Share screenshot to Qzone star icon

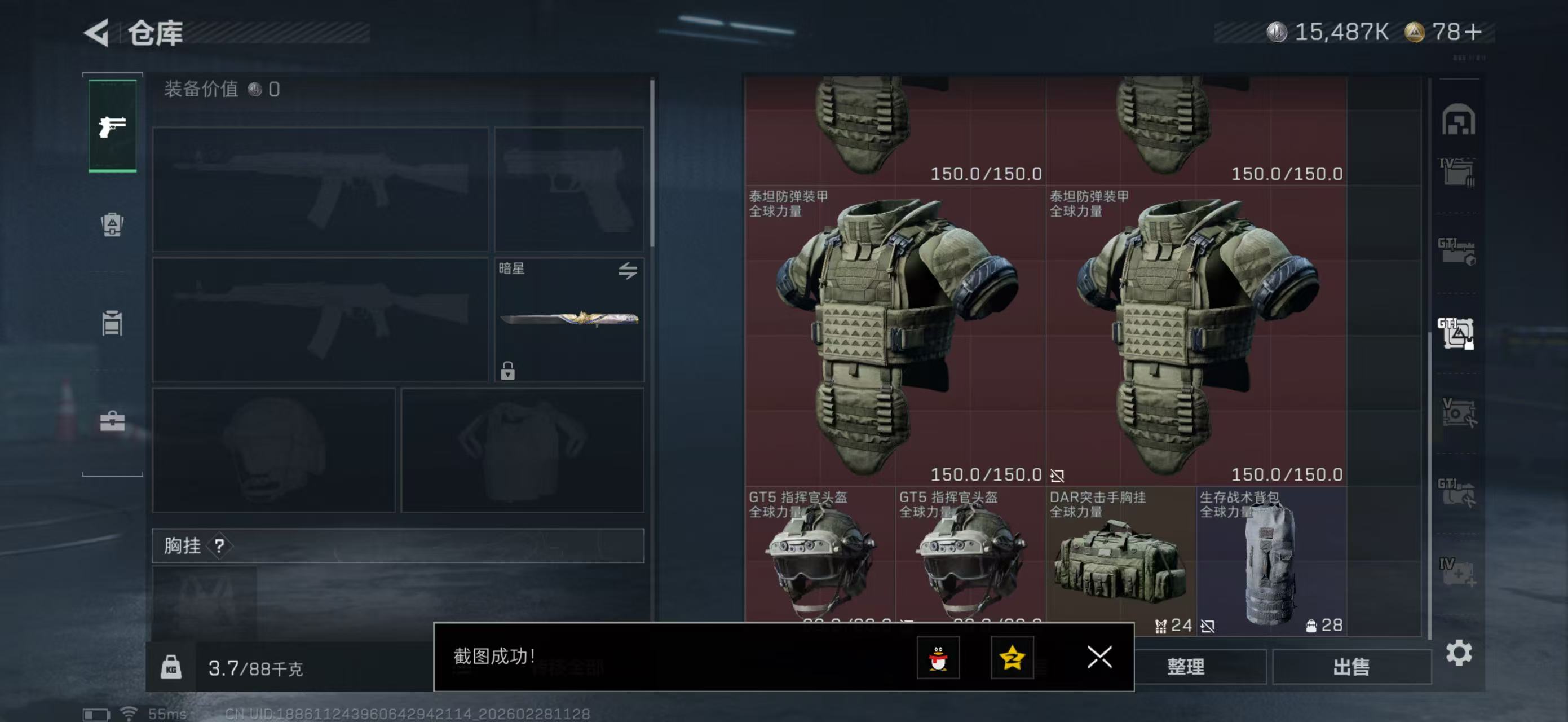coord(1012,658)
